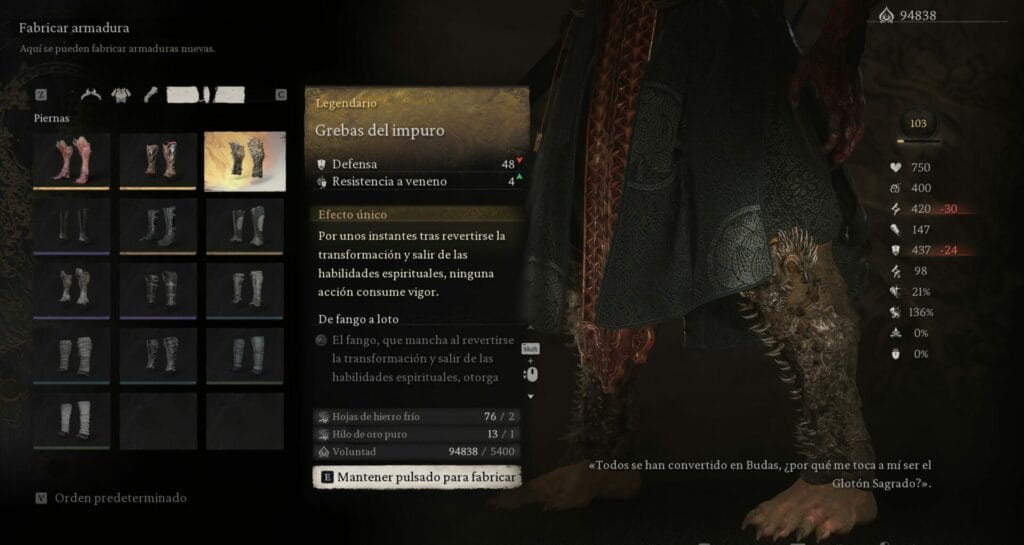This screenshot has width=1024, height=545.
Task: Click the Mantener pulsado para fabricar button
Action: coord(419,477)
